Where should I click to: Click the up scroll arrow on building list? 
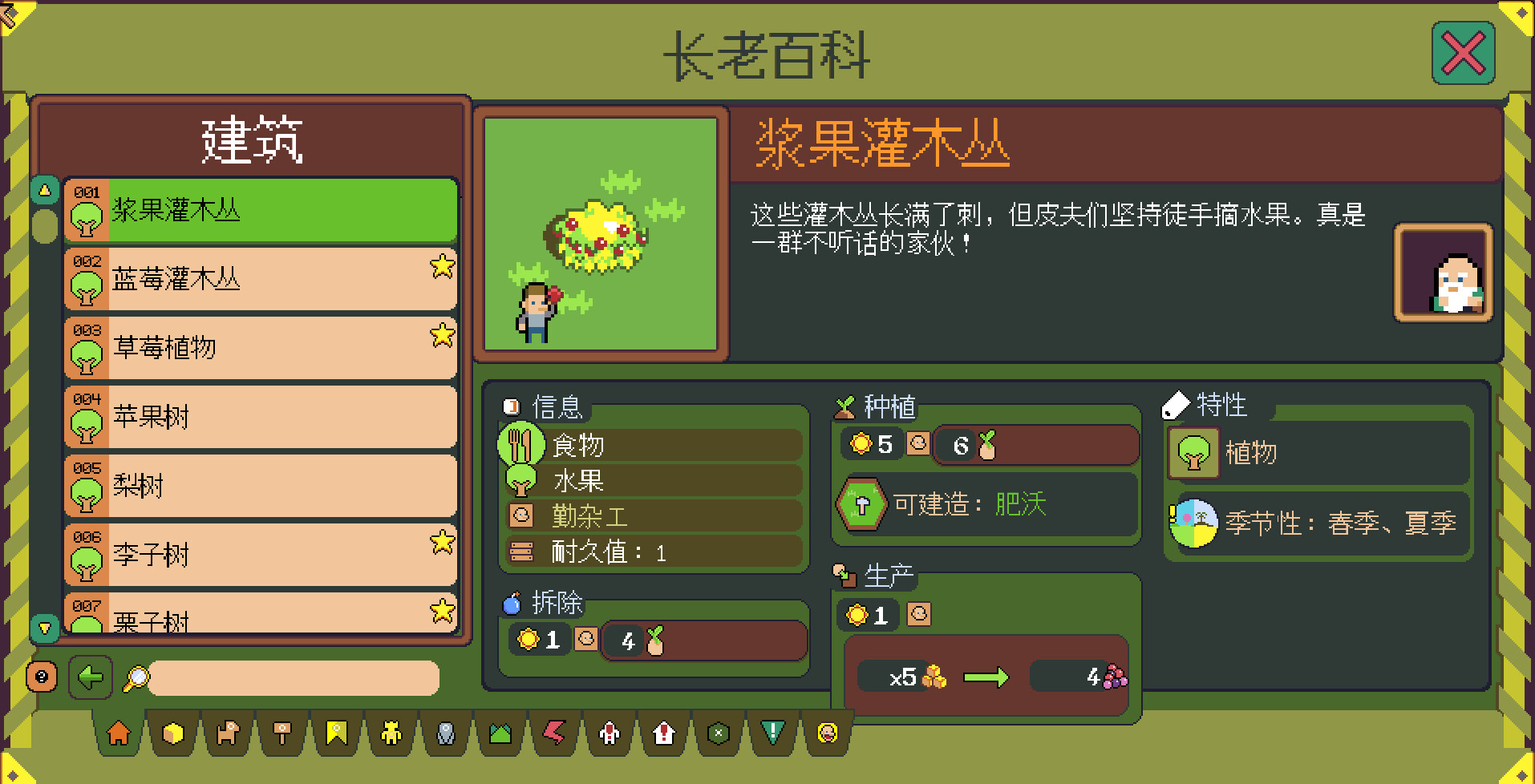44,188
